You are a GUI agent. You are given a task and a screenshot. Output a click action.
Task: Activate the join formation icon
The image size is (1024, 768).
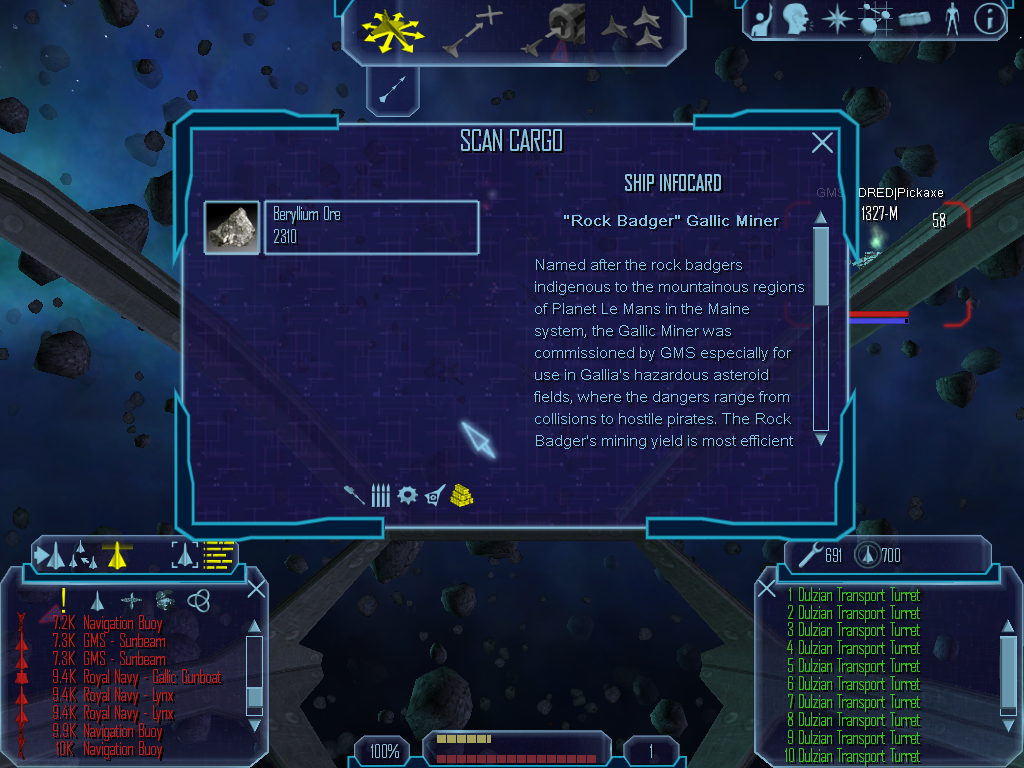[633, 30]
